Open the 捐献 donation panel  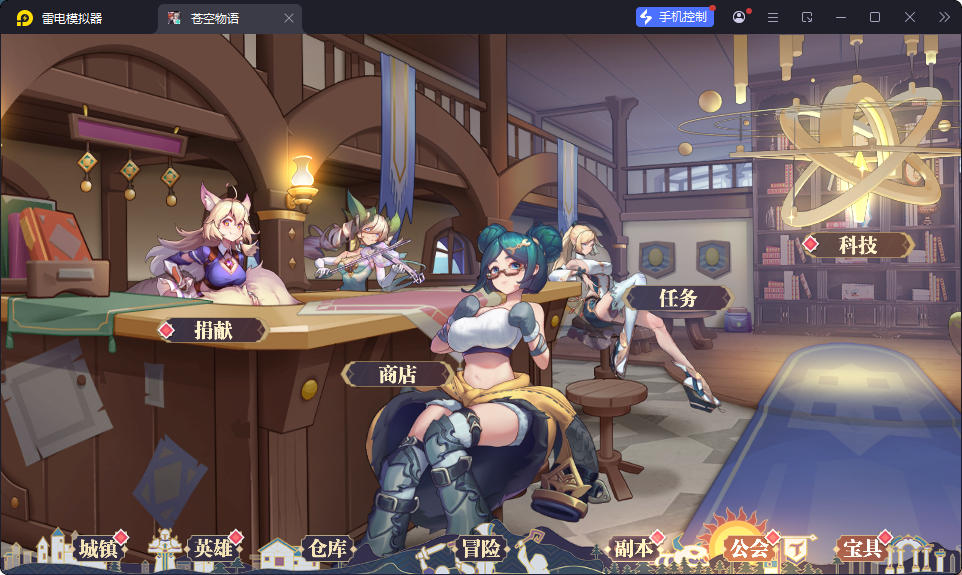[x=213, y=330]
